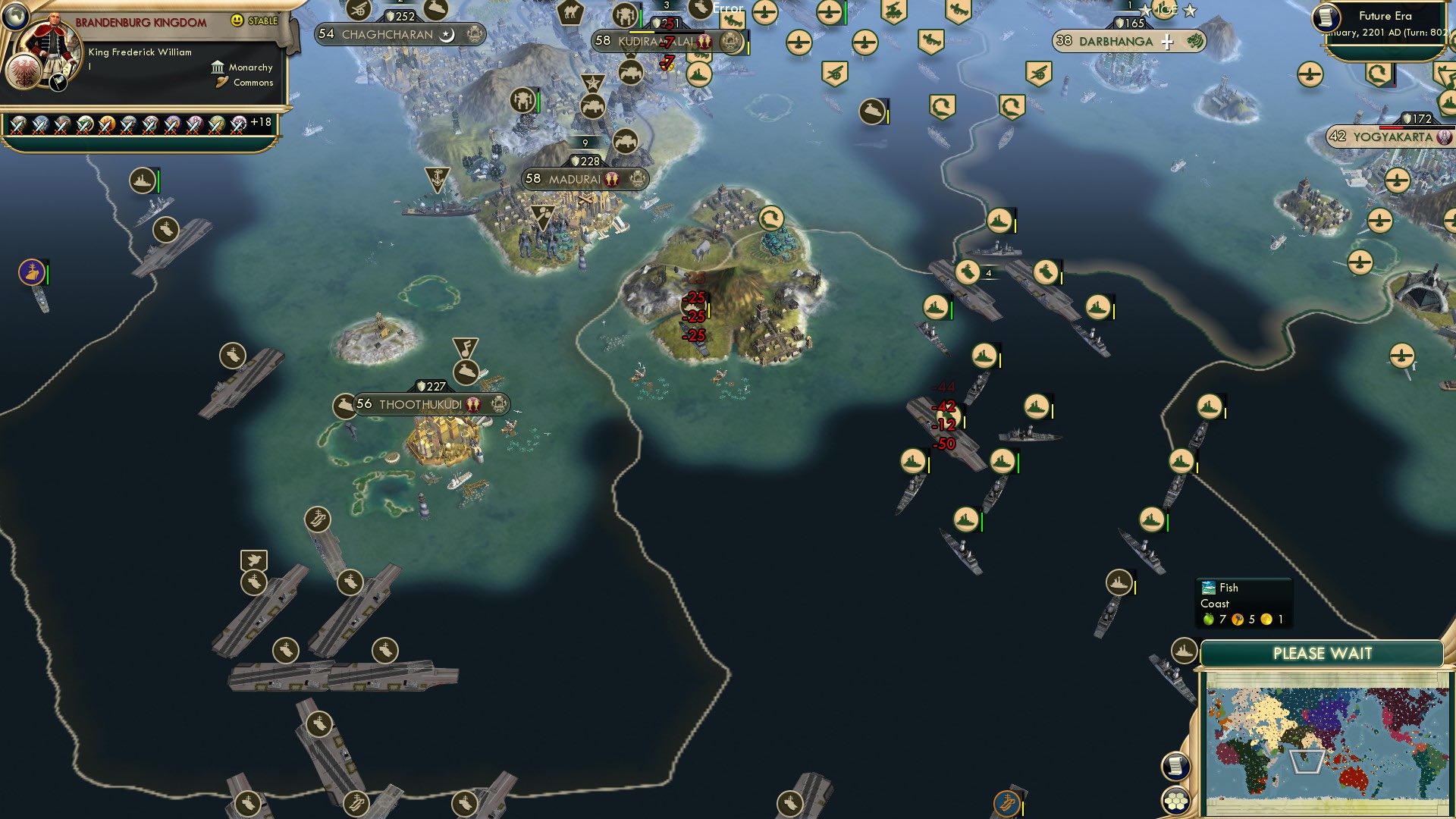This screenshot has width=1456, height=819.
Task: Click the Monarchy government building icon
Action: coord(218,68)
